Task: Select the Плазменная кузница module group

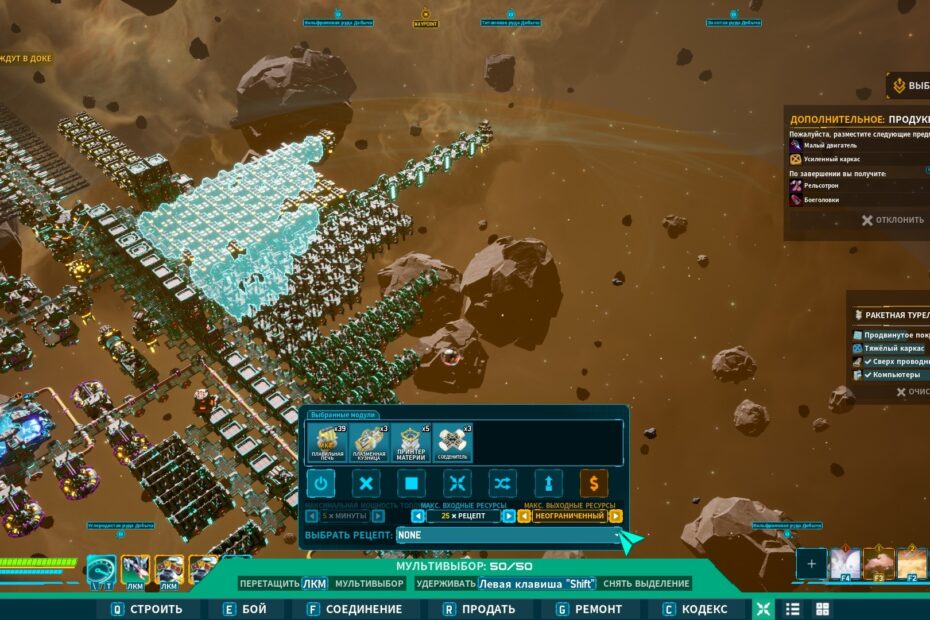Action: click(369, 443)
